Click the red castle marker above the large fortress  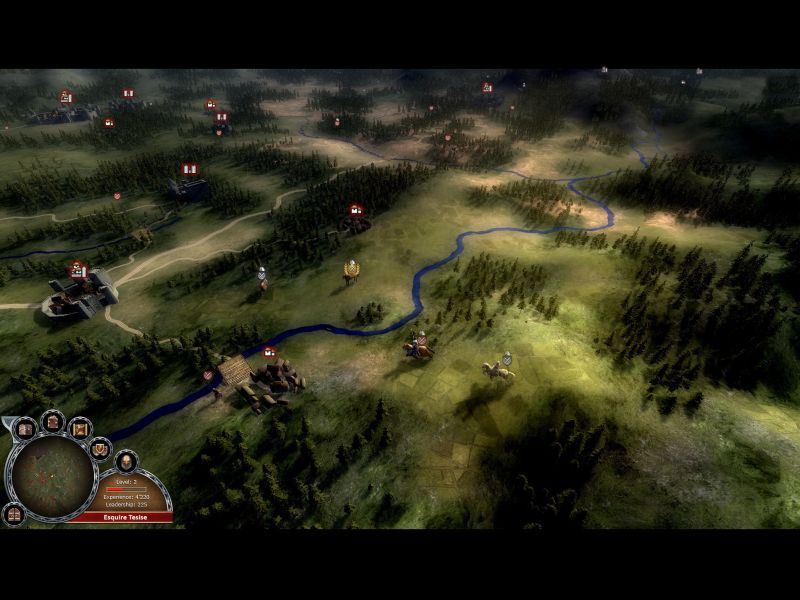(78, 270)
